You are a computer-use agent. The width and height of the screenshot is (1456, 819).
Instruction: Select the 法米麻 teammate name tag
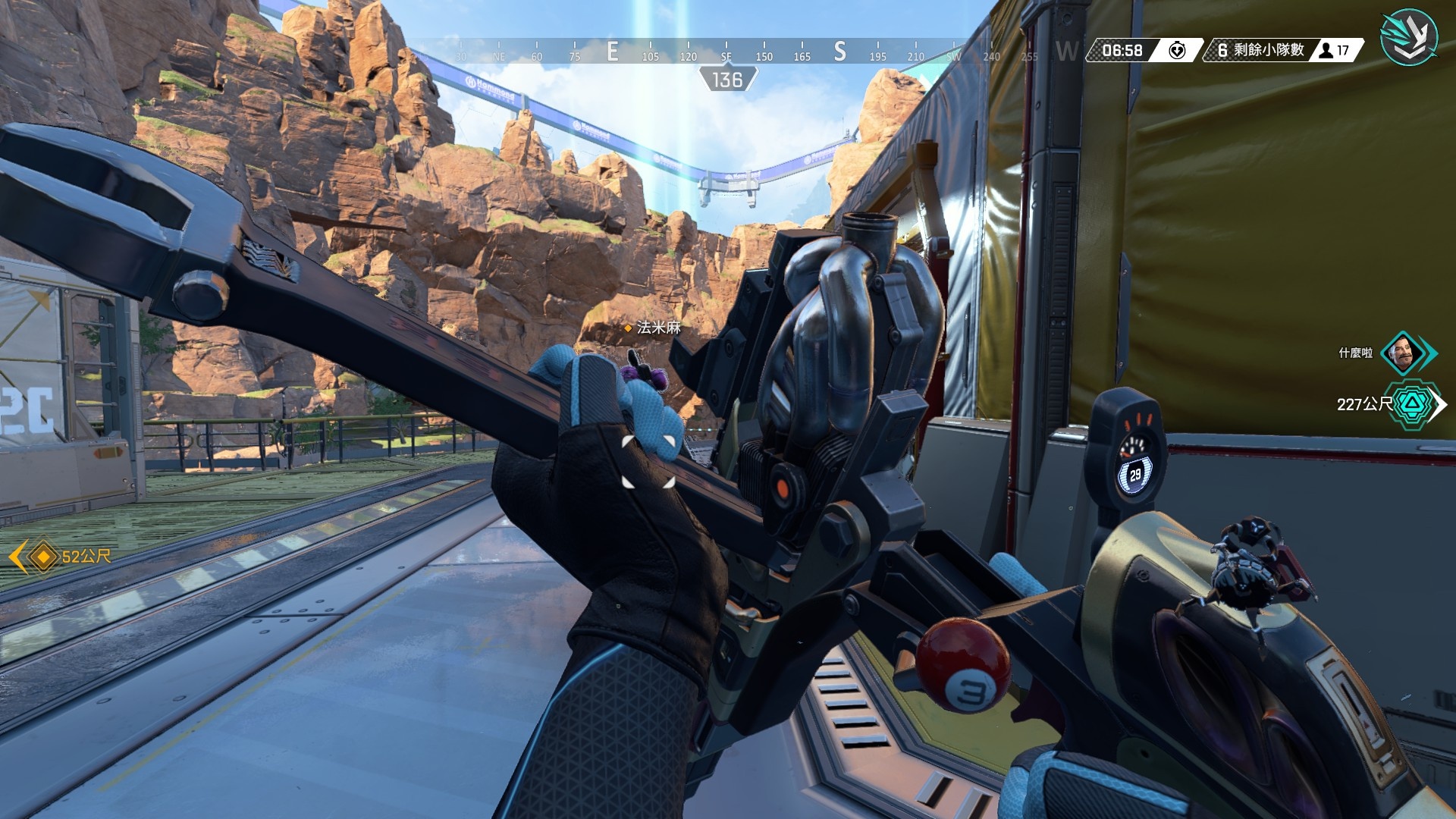pyautogui.click(x=657, y=328)
